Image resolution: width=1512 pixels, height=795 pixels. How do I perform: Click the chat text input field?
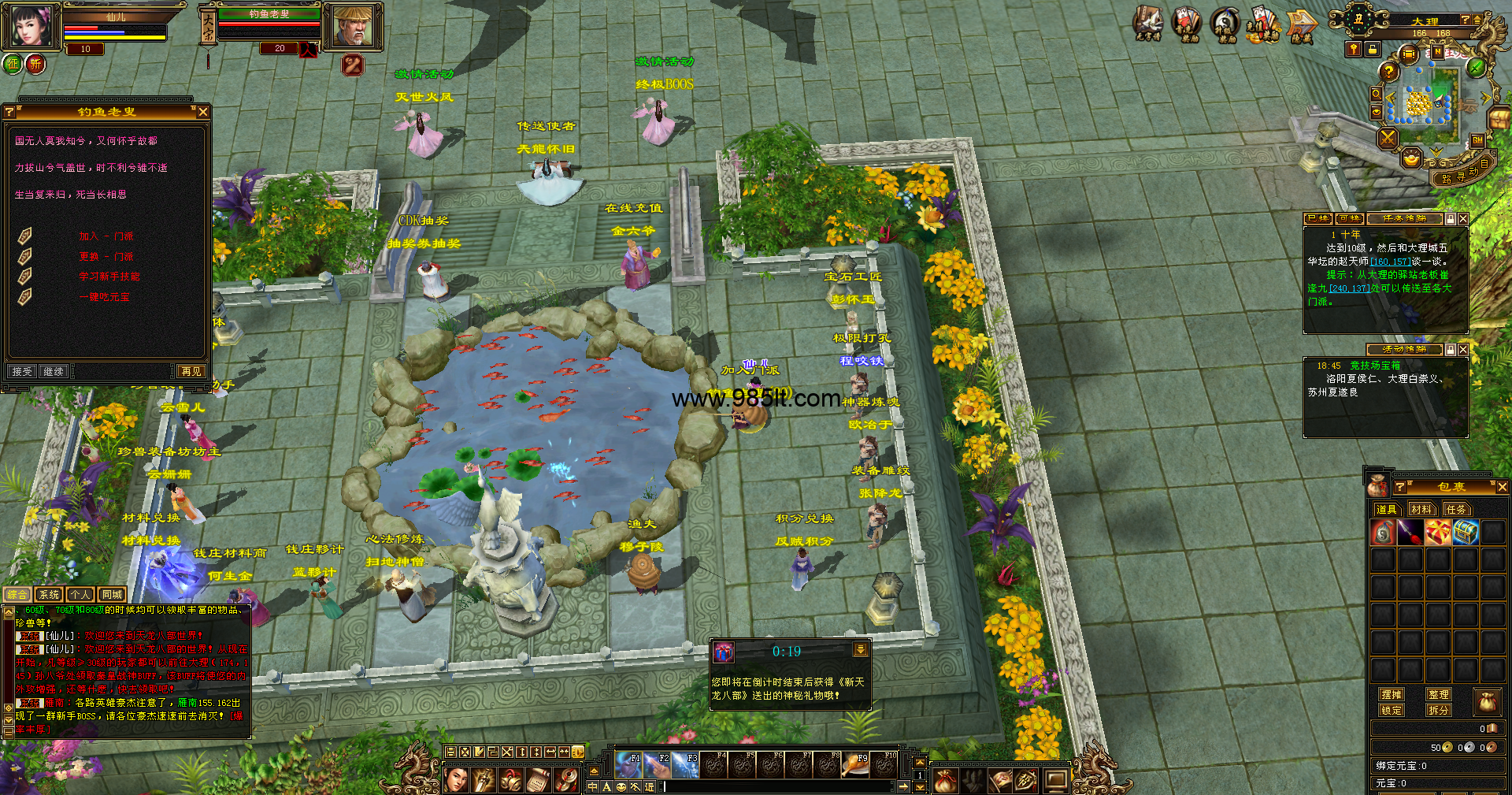780,786
